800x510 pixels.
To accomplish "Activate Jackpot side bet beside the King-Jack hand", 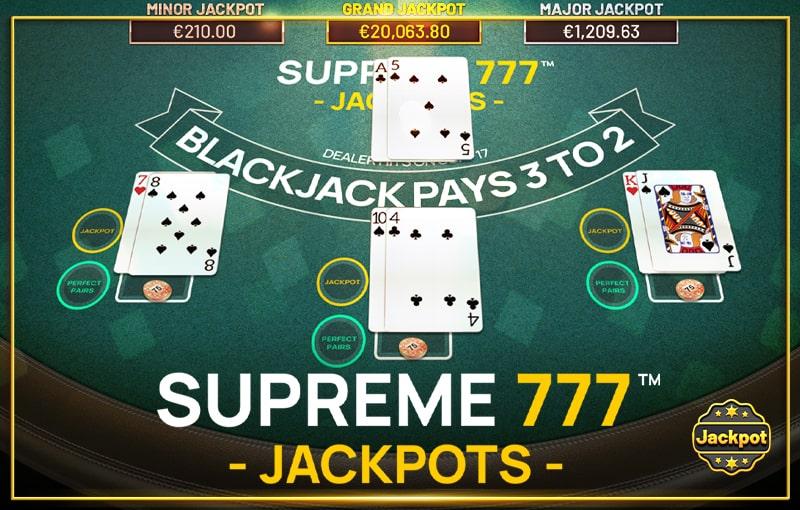I will (605, 231).
